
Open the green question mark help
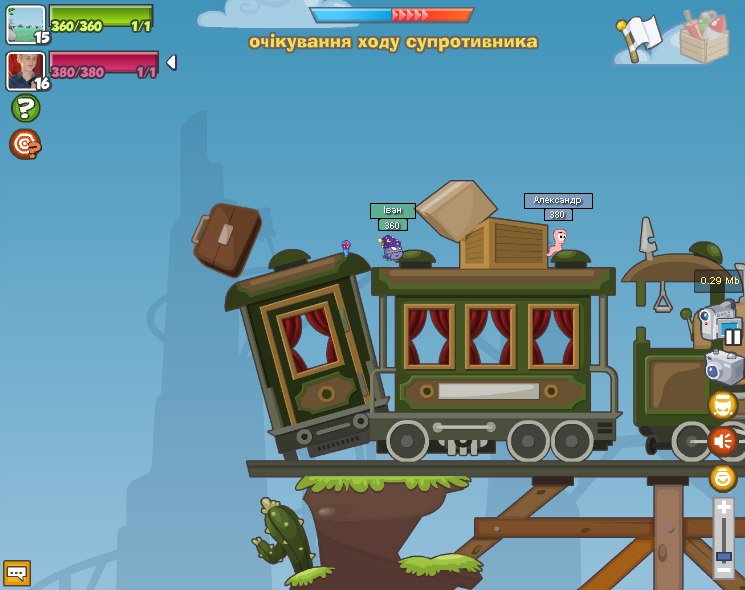pos(25,108)
